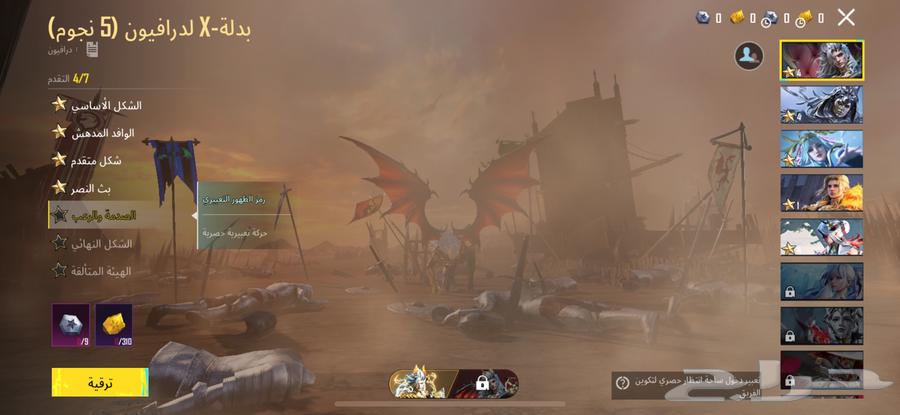The height and width of the screenshot is (415, 900).
Task: Click the question mark help icon
Action: click(623, 382)
